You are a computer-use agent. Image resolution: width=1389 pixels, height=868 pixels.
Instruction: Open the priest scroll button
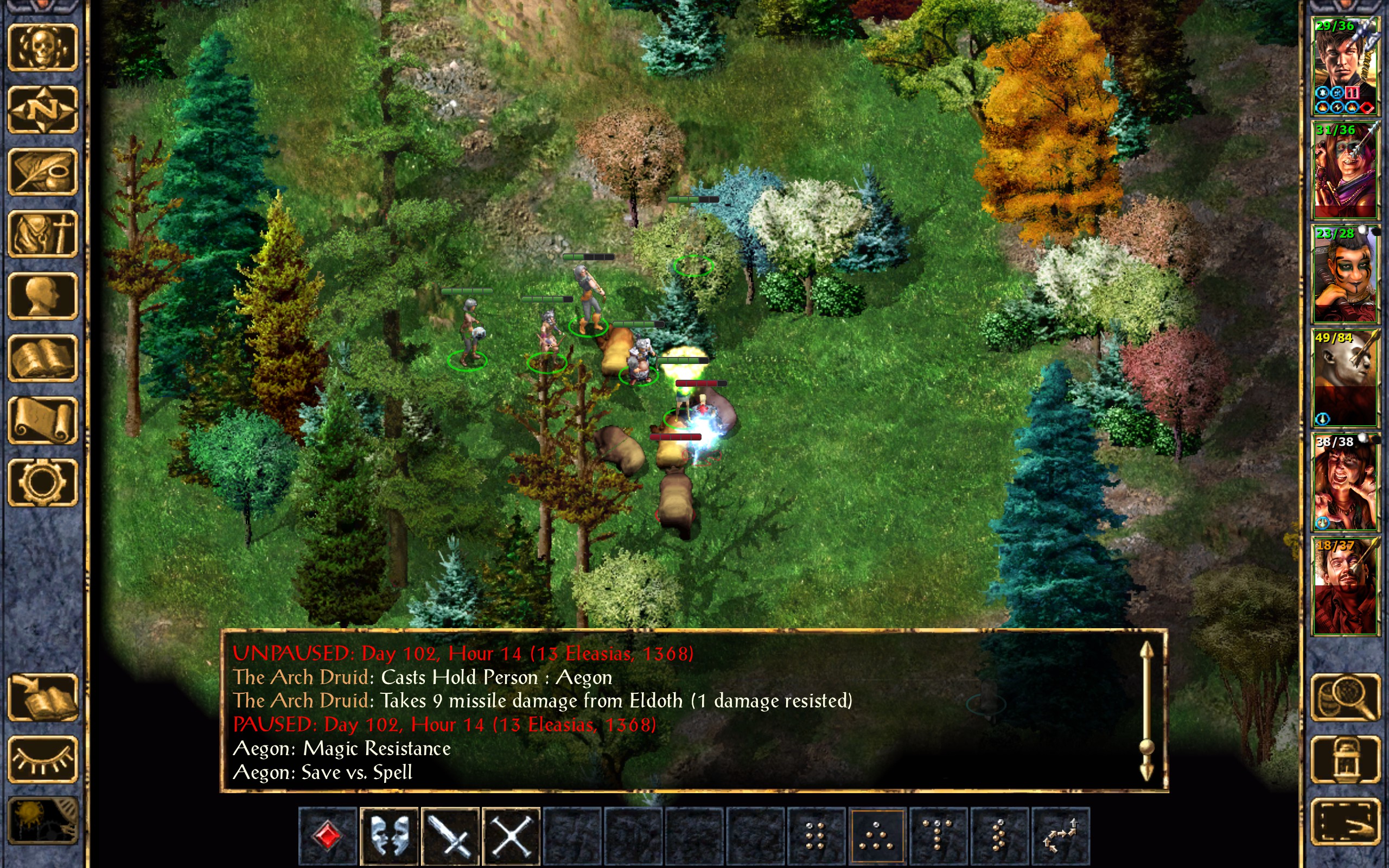[x=42, y=420]
